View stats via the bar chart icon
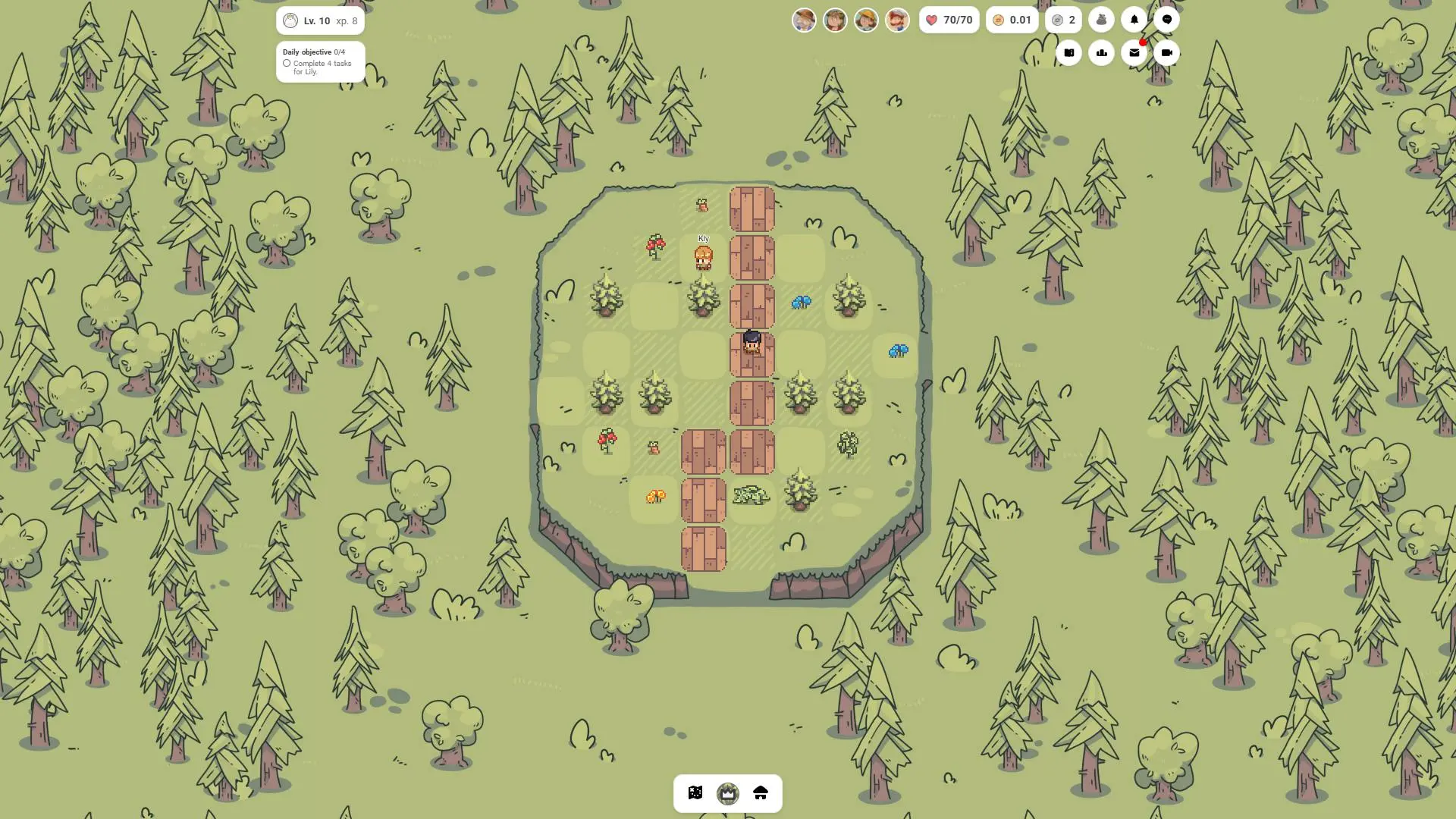 (x=1101, y=52)
